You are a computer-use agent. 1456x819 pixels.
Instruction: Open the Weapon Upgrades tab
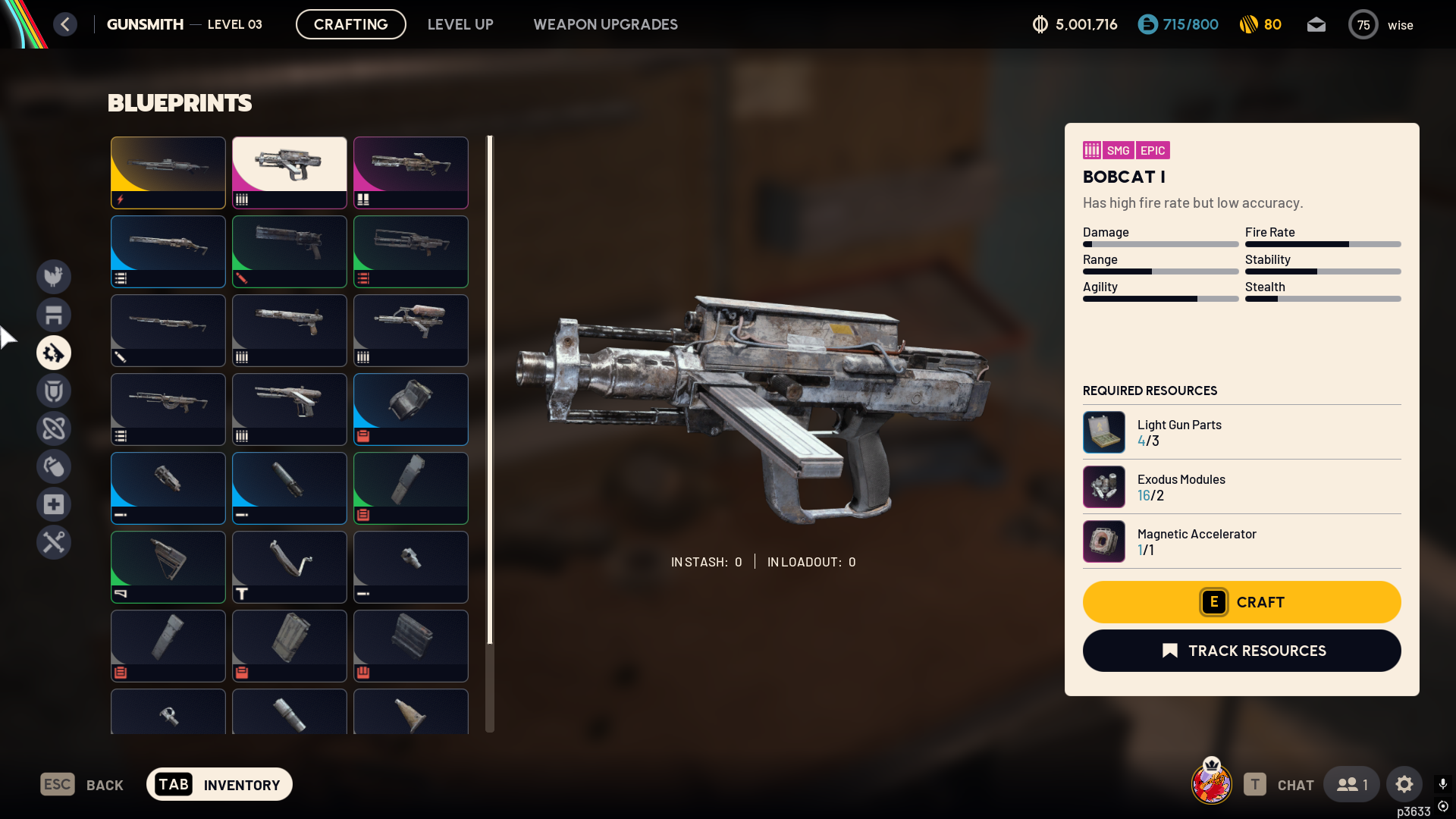(x=605, y=24)
